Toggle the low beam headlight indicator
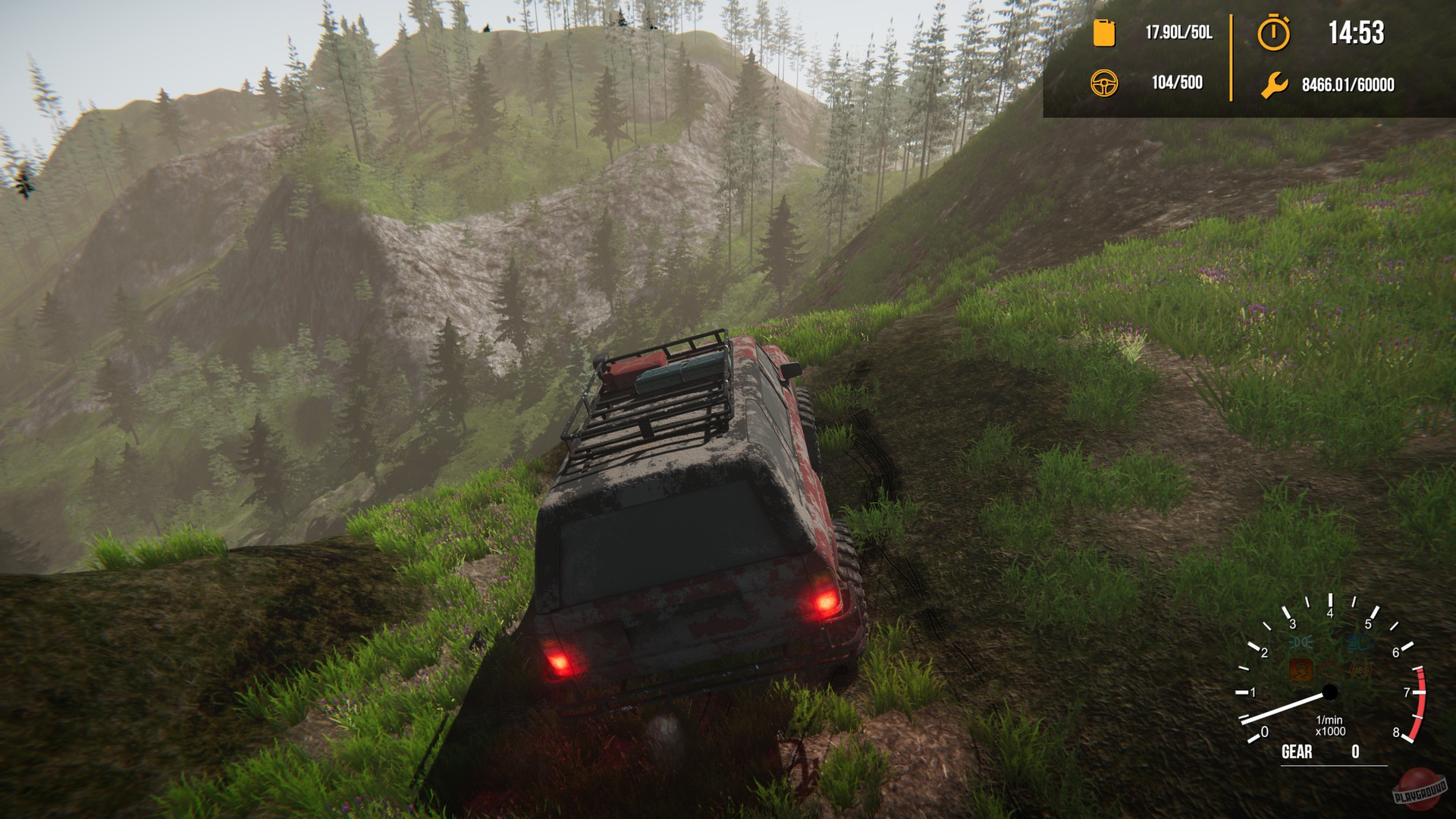The image size is (1456, 819). (1300, 641)
